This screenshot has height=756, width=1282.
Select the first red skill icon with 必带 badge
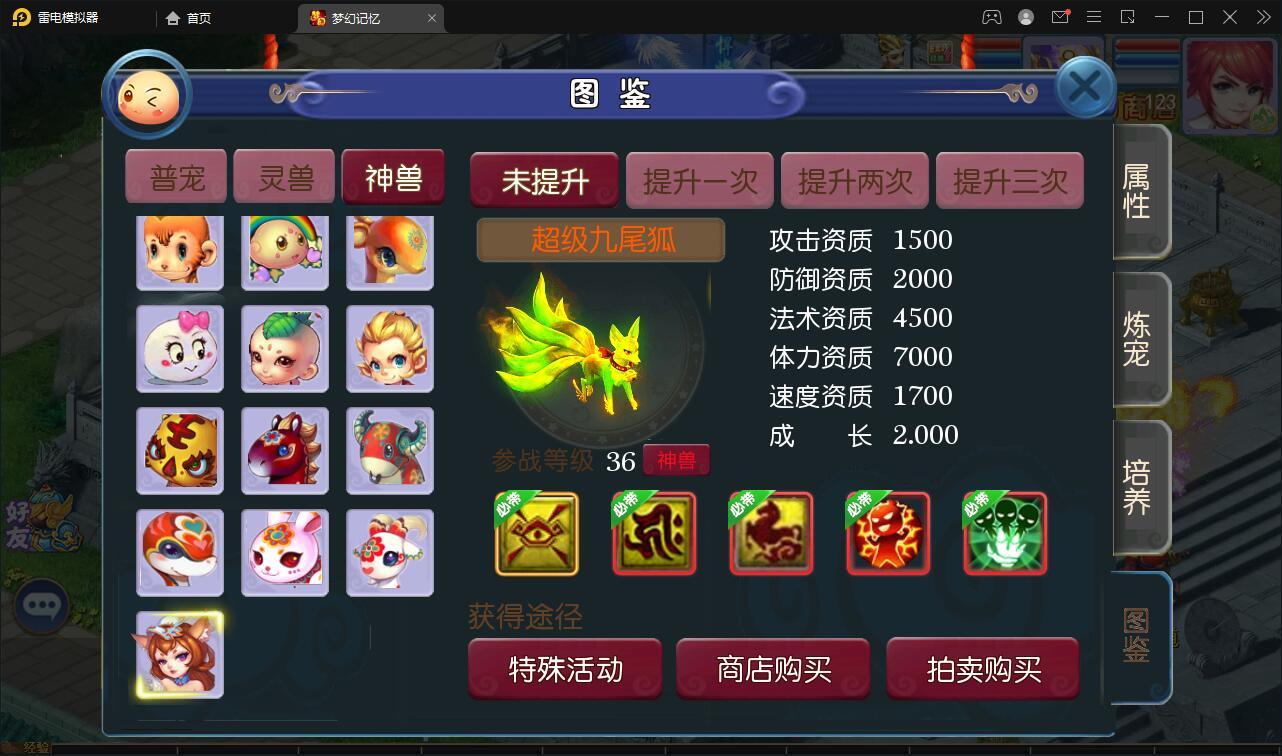536,534
